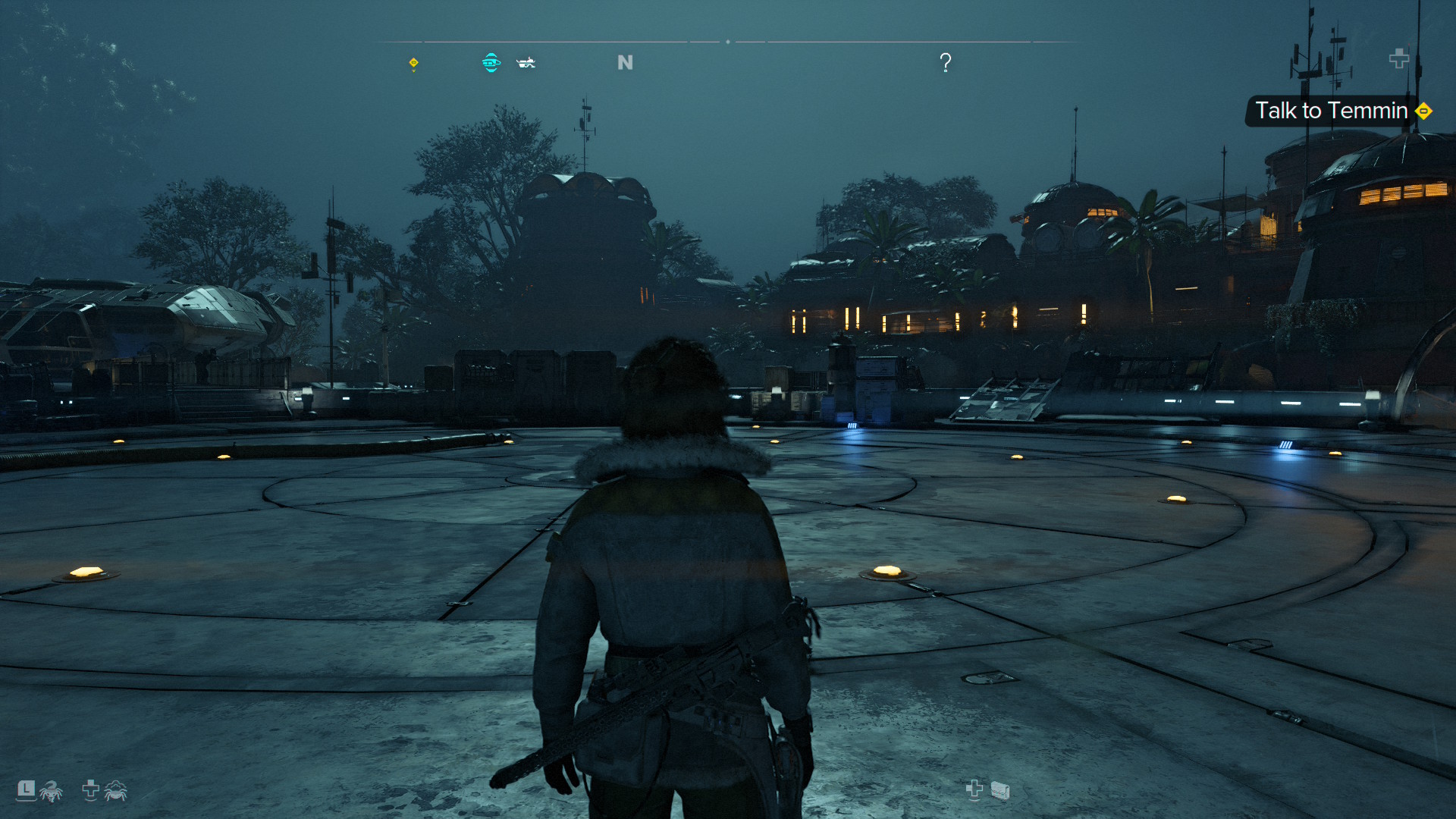Click the speeder marker on the compass
1456x819 pixels.
(526, 63)
